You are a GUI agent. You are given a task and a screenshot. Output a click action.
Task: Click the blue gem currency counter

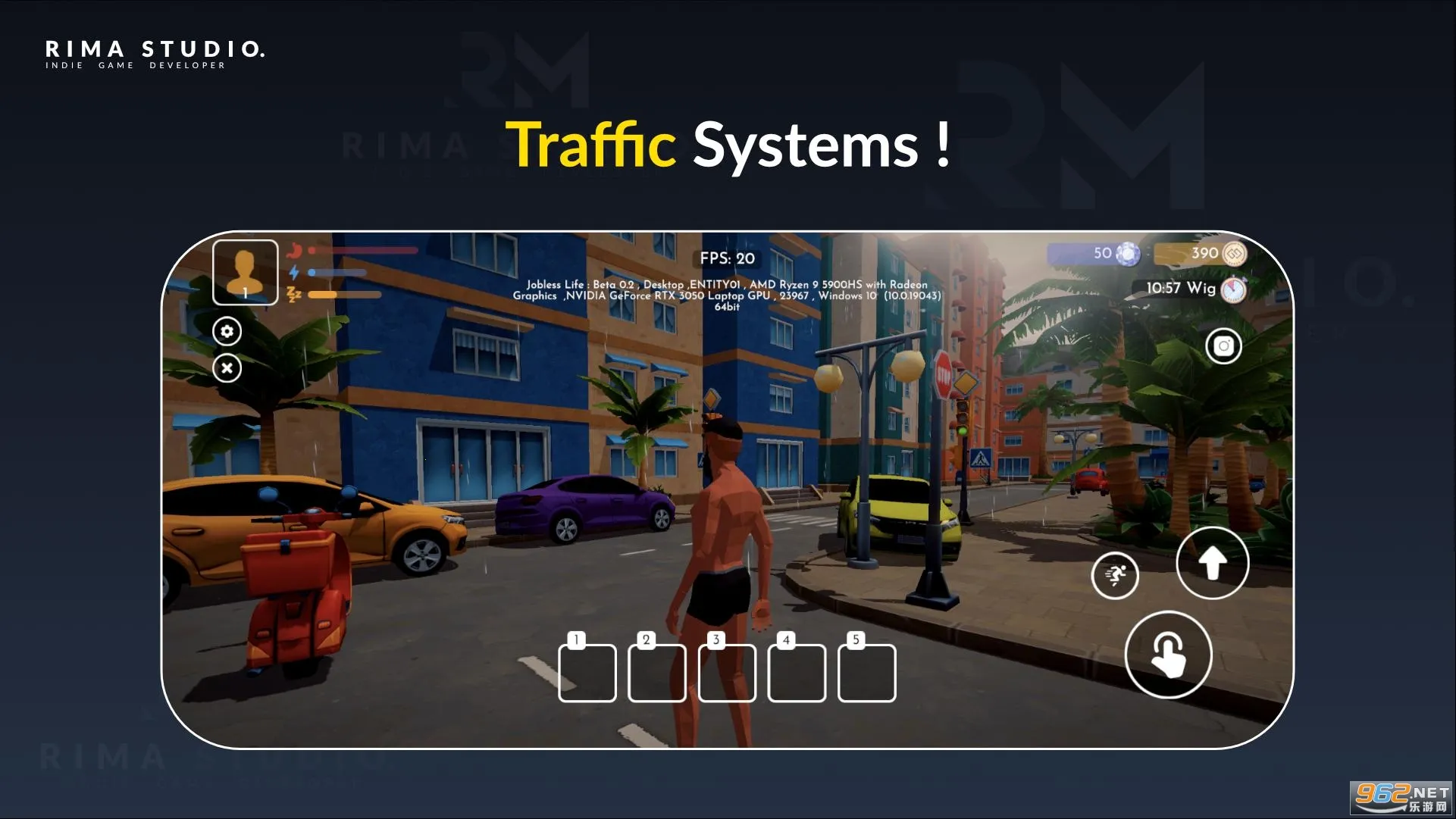[x=1095, y=254]
